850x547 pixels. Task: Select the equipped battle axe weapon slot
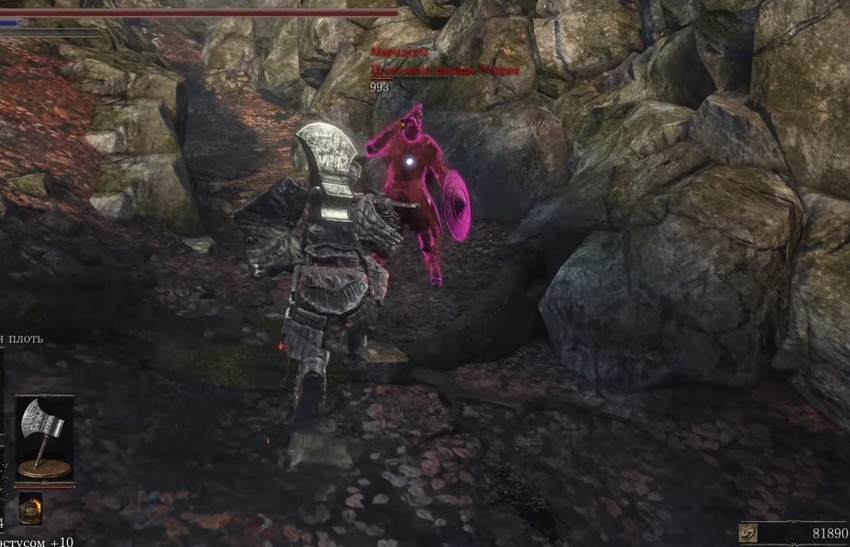pyautogui.click(x=45, y=437)
